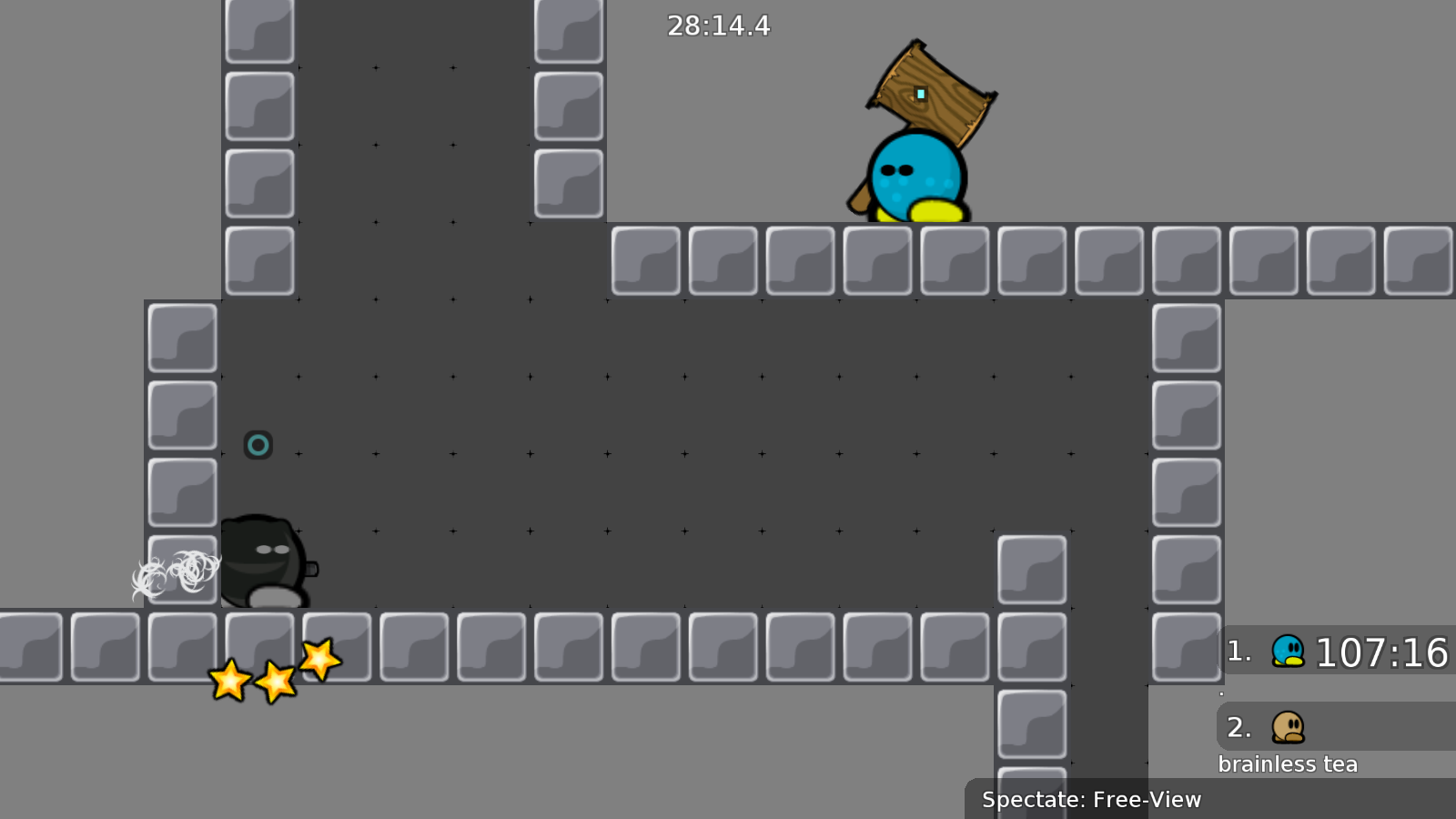Click the rightmost star pickup

(318, 660)
